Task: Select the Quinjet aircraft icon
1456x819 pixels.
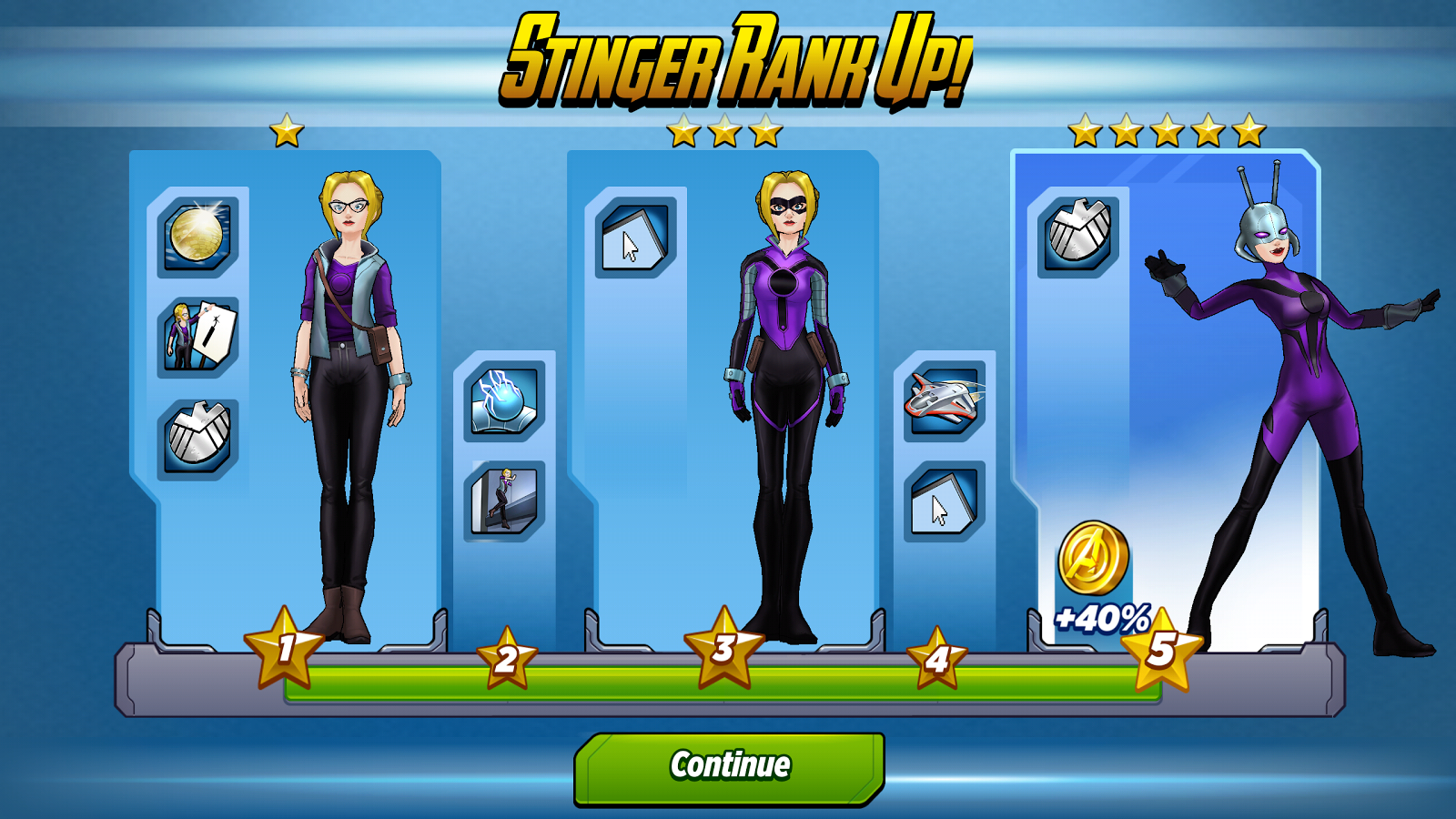Action: coord(942,399)
